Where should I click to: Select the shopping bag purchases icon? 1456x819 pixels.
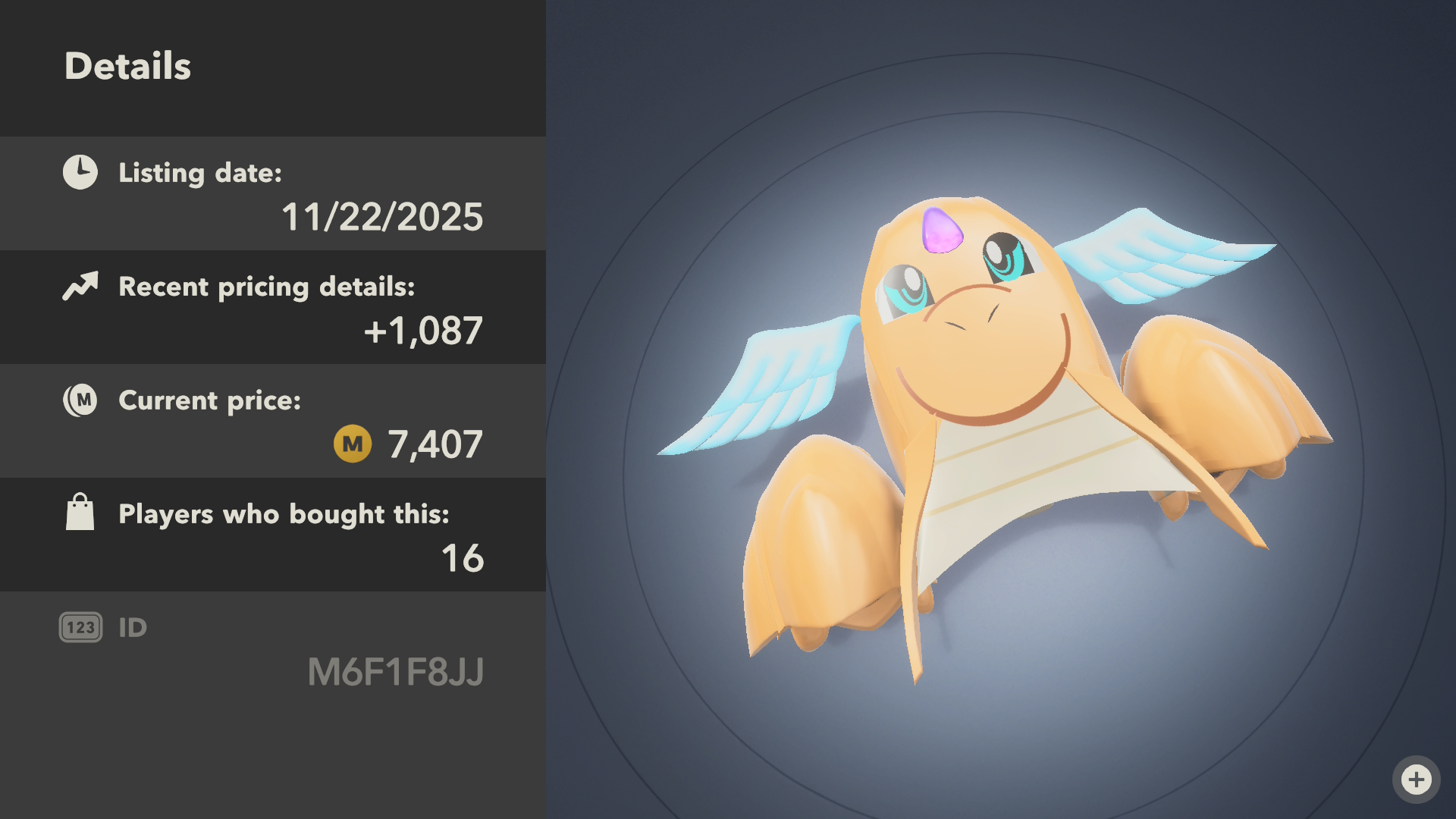(x=80, y=513)
